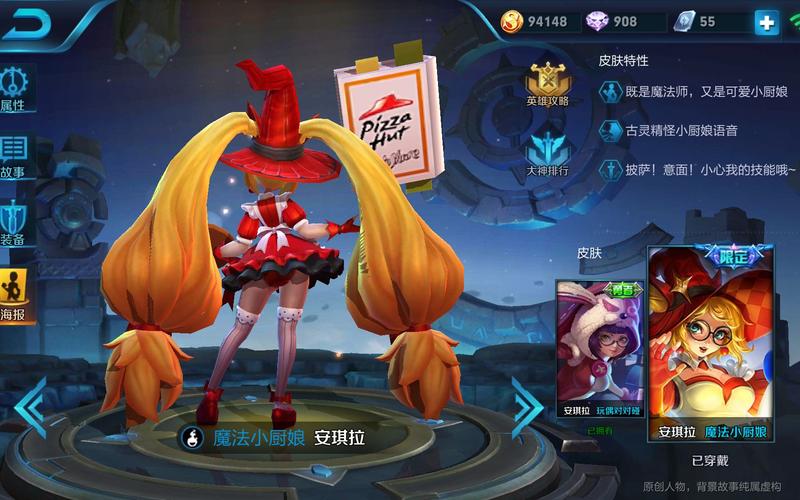Add currency with the blue plus button

click(766, 21)
